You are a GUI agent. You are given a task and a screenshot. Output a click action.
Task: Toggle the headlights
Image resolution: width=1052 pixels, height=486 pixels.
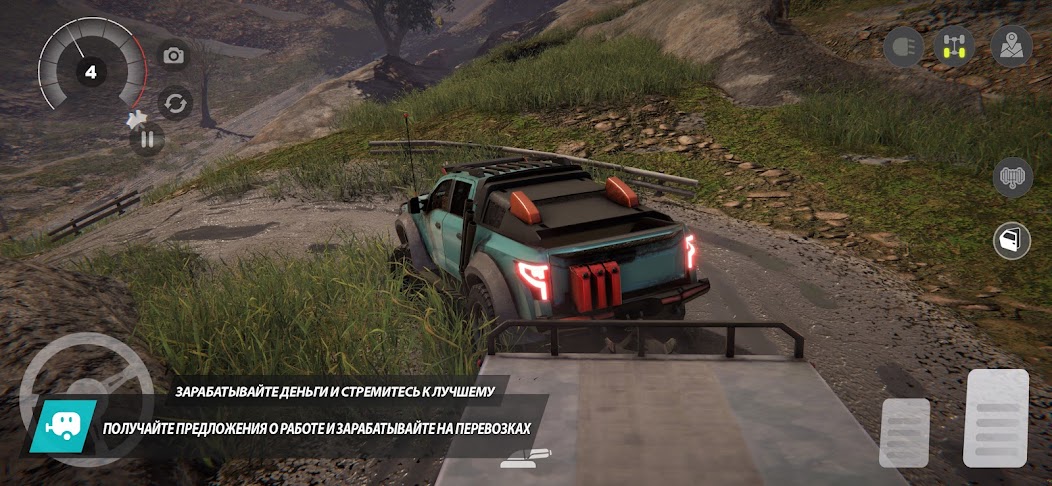coord(903,47)
